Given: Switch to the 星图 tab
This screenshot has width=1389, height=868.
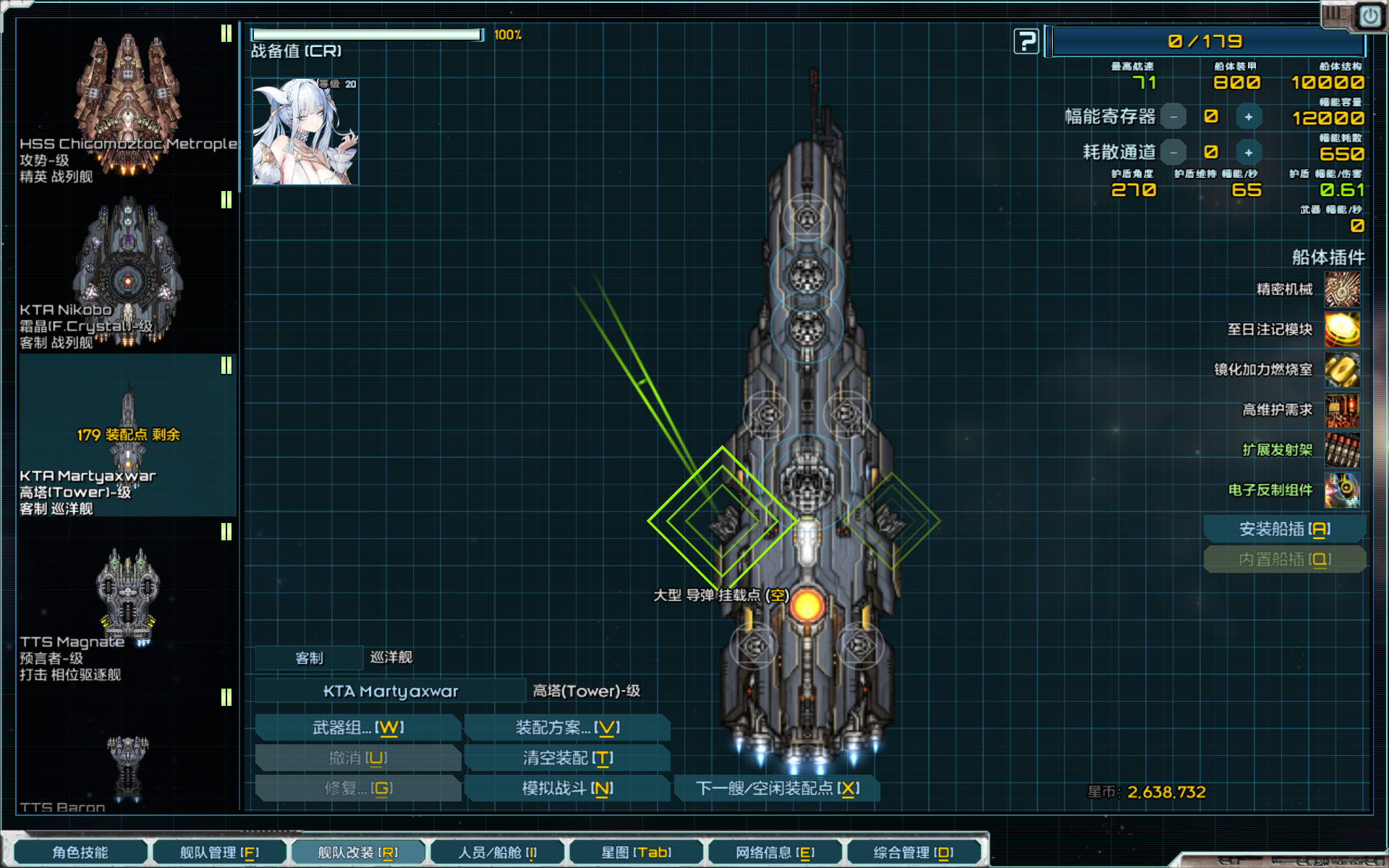Looking at the screenshot, I should pyautogui.click(x=637, y=852).
